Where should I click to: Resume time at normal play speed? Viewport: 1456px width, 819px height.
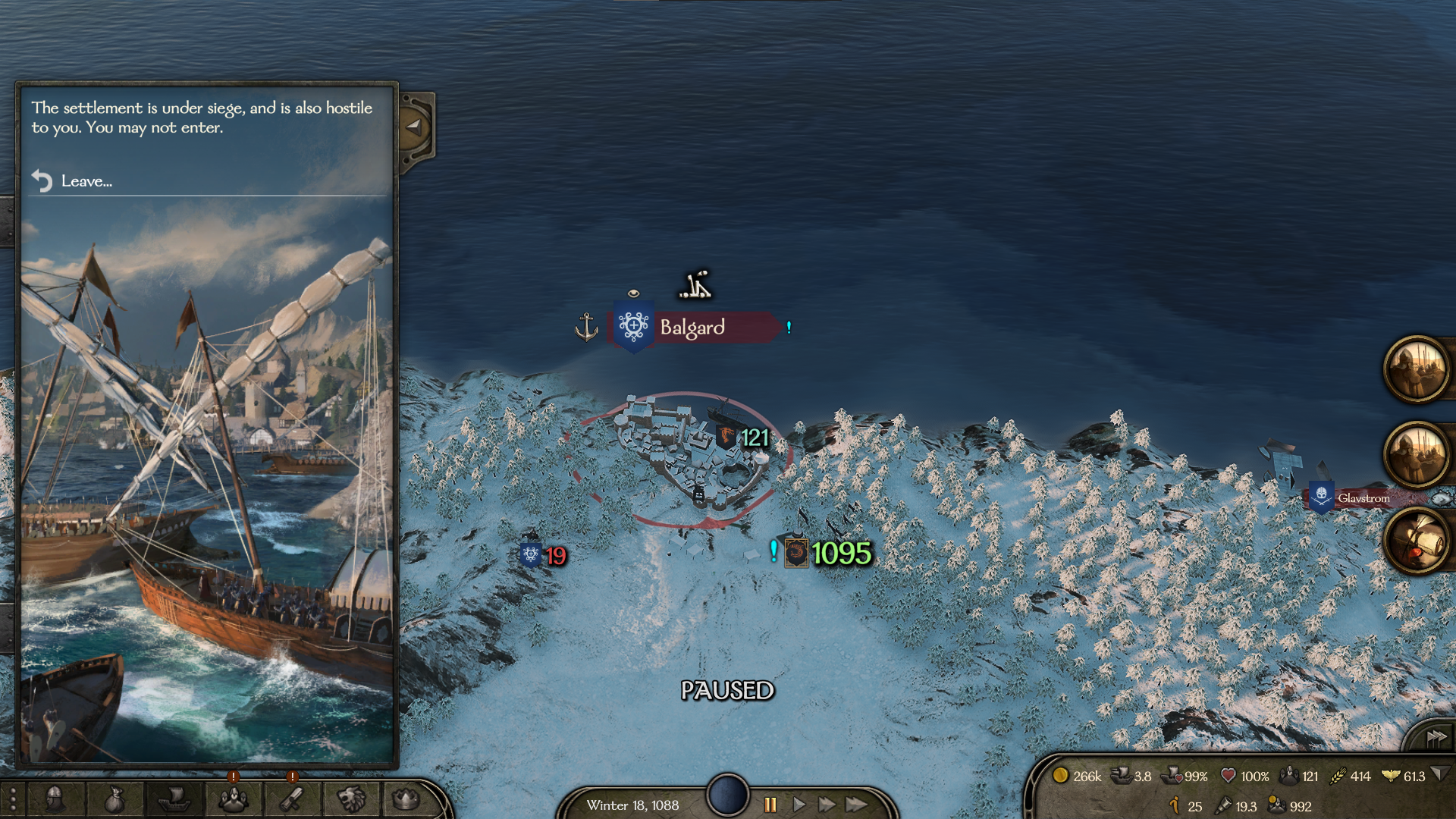pyautogui.click(x=799, y=805)
